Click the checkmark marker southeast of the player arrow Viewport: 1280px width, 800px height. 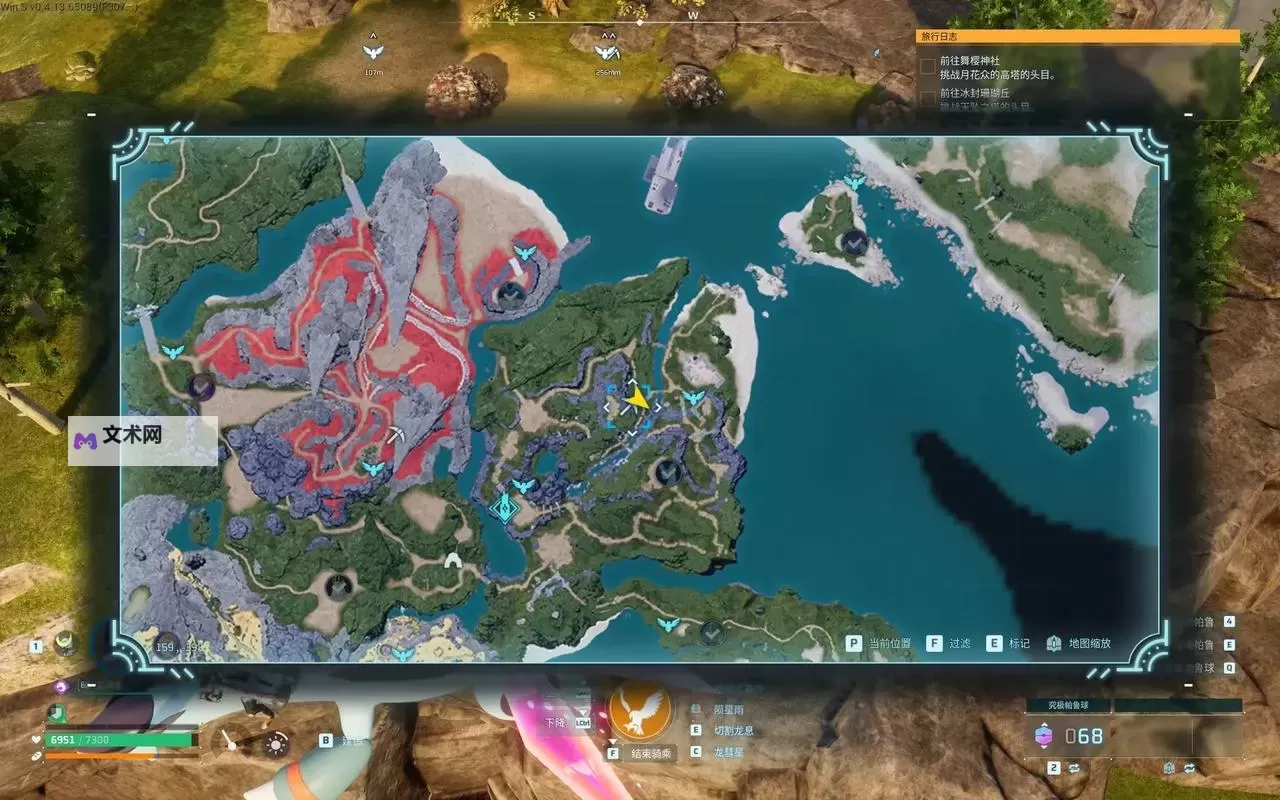point(669,471)
